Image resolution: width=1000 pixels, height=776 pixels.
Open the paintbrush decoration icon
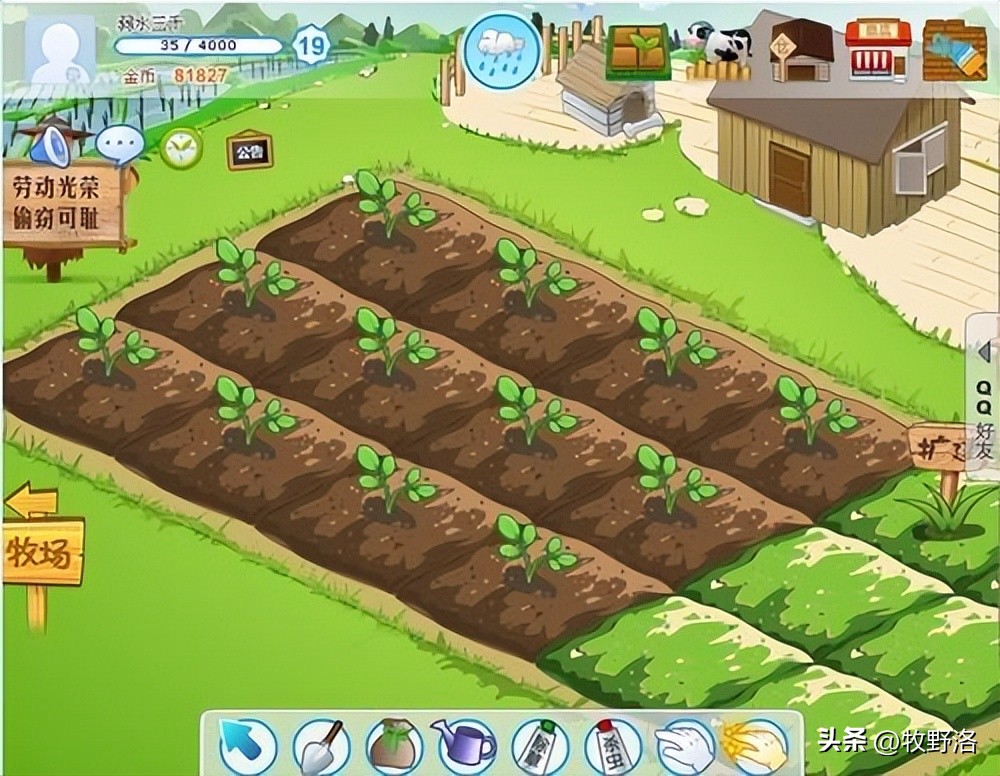[x=954, y=48]
